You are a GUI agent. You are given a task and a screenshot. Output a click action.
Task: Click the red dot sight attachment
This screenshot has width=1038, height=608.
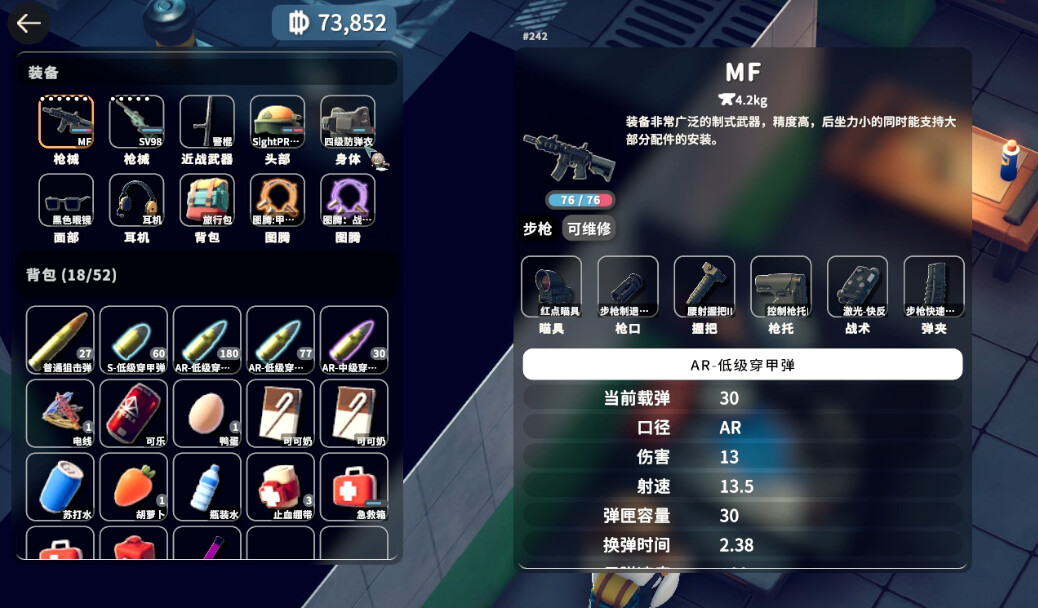coord(551,287)
